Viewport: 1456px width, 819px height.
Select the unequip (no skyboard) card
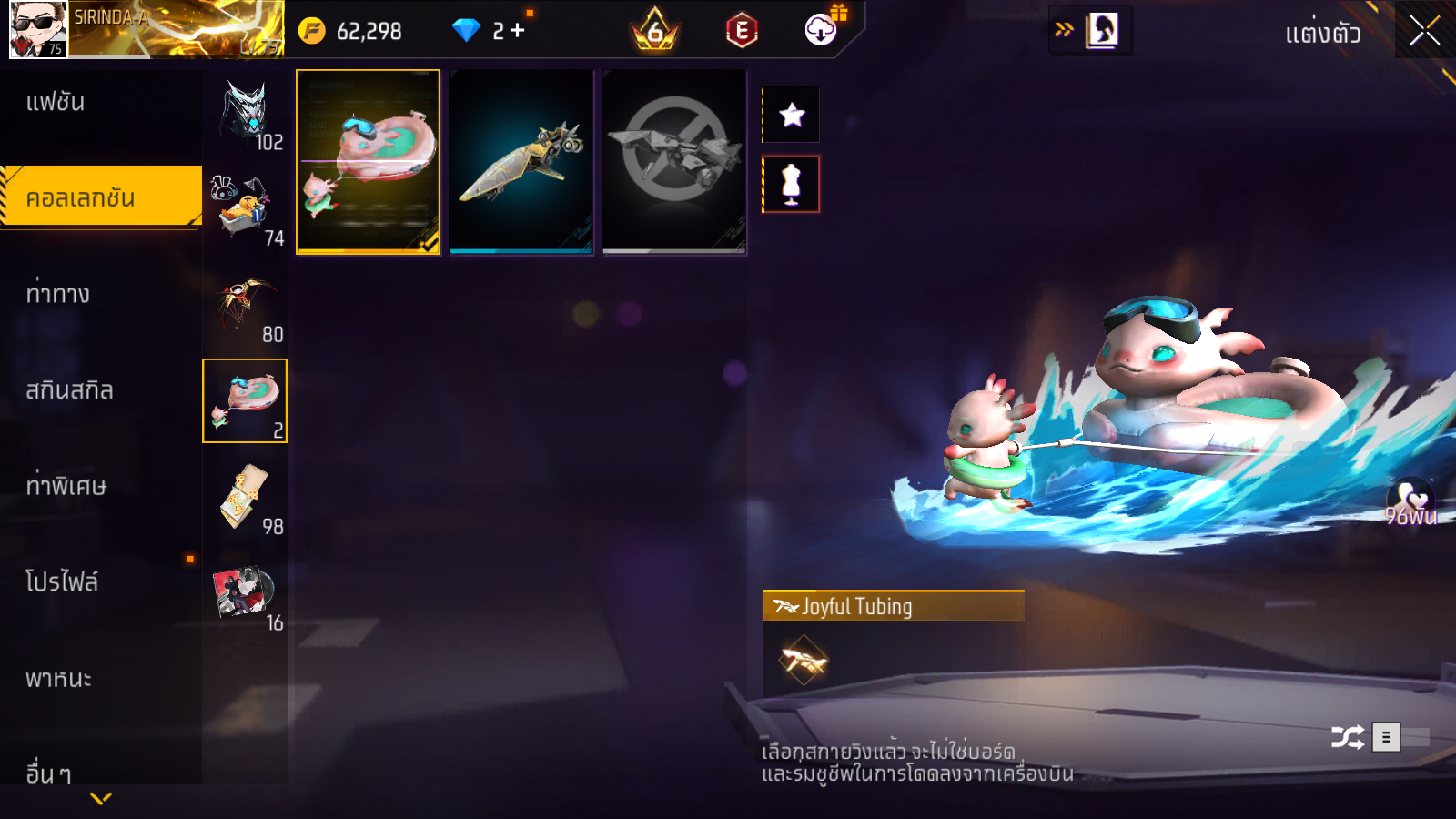(x=674, y=161)
